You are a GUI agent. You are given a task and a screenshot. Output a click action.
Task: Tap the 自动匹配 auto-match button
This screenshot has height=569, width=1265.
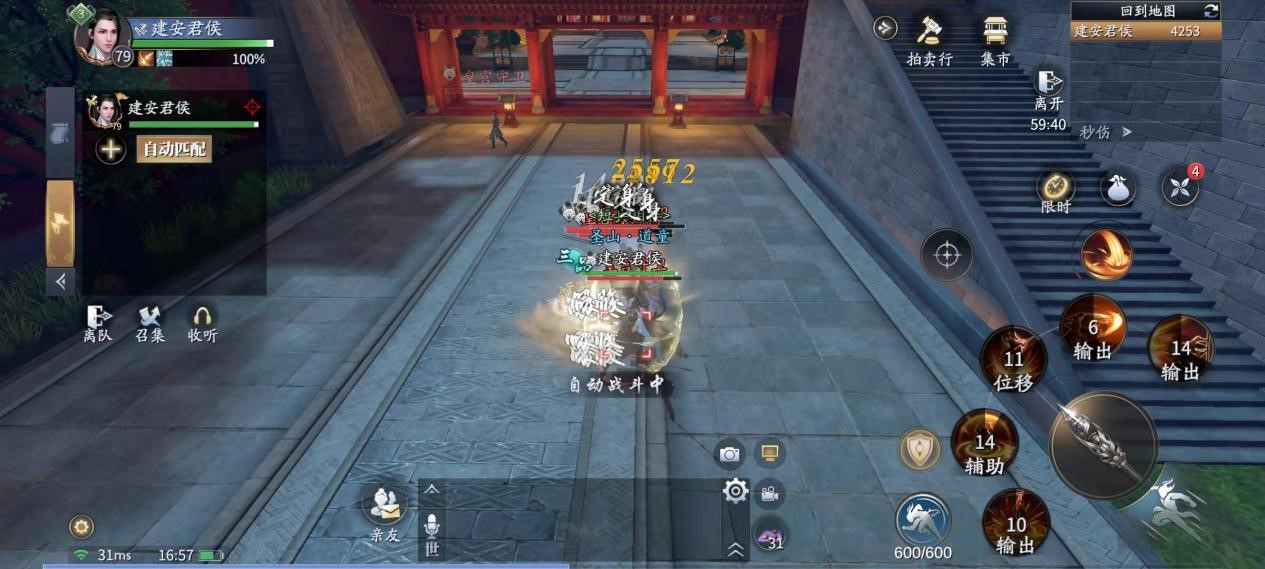[x=175, y=150]
